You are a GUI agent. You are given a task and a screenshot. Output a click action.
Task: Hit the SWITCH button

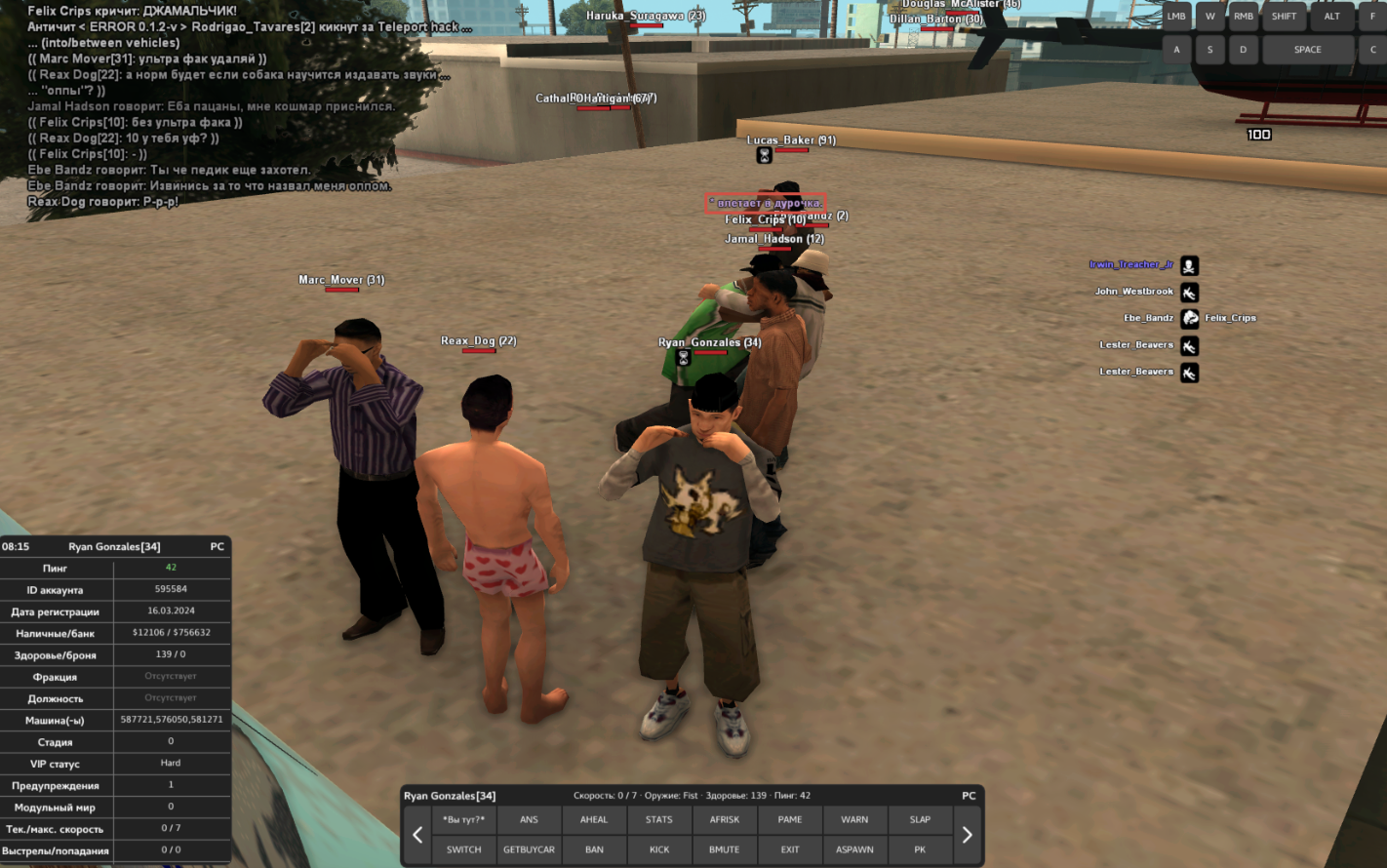click(x=463, y=849)
